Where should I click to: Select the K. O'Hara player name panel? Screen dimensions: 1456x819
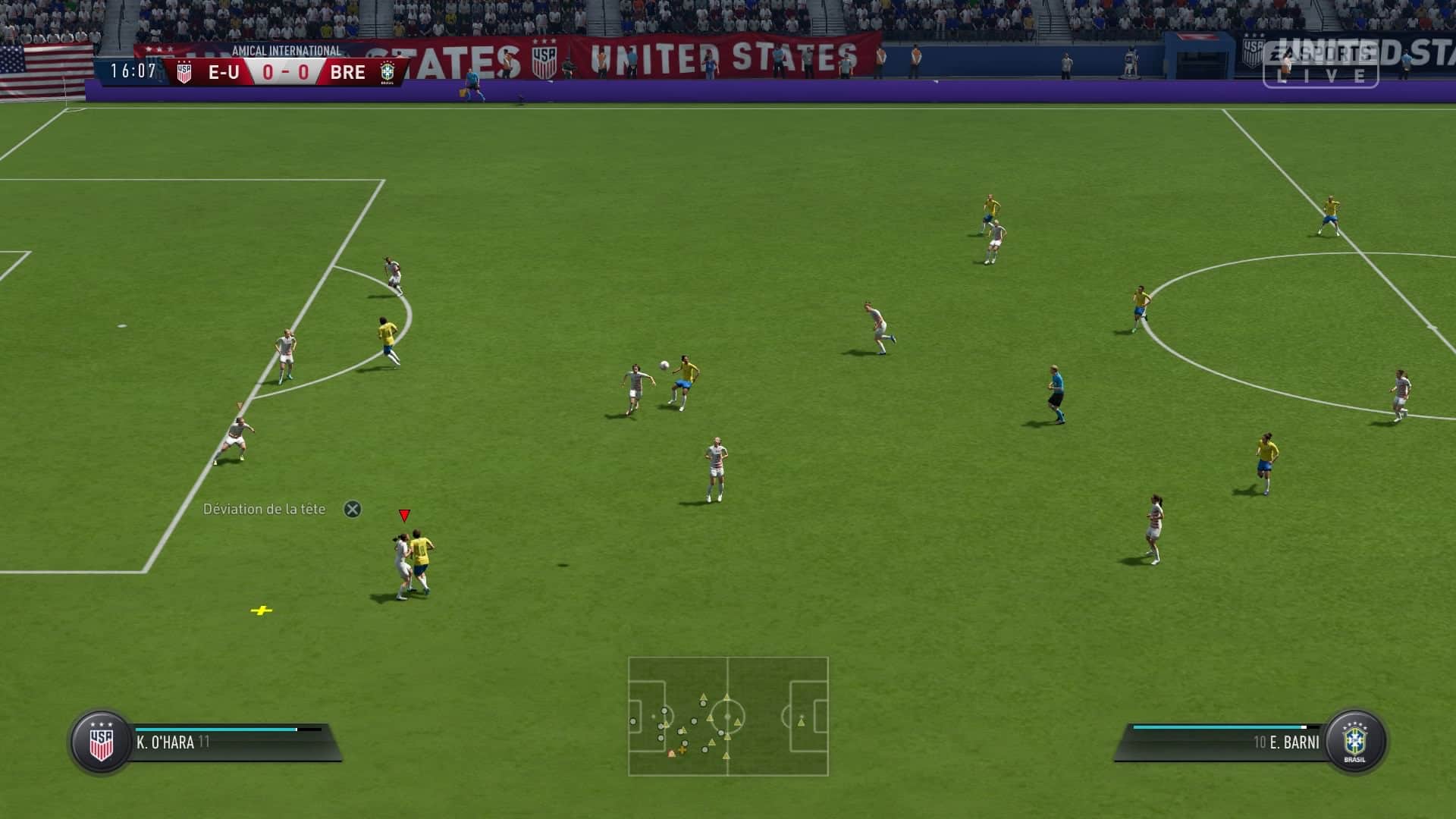click(227, 742)
